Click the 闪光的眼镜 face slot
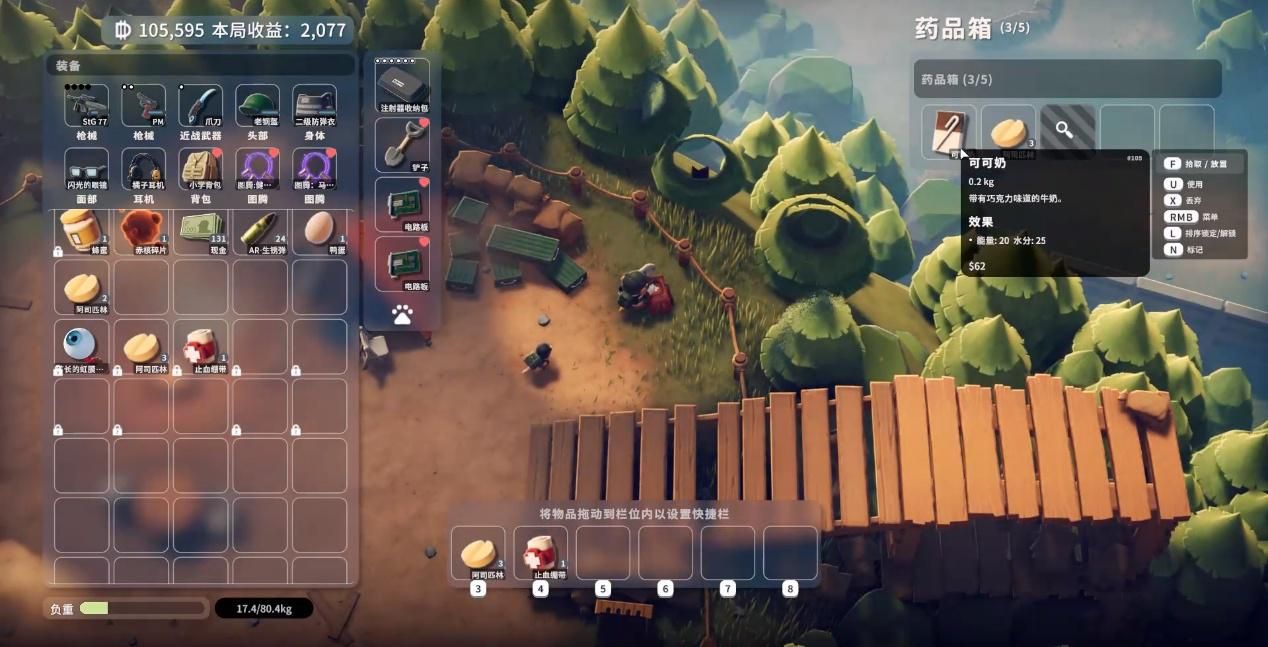This screenshot has height=647, width=1268. pyautogui.click(x=87, y=169)
